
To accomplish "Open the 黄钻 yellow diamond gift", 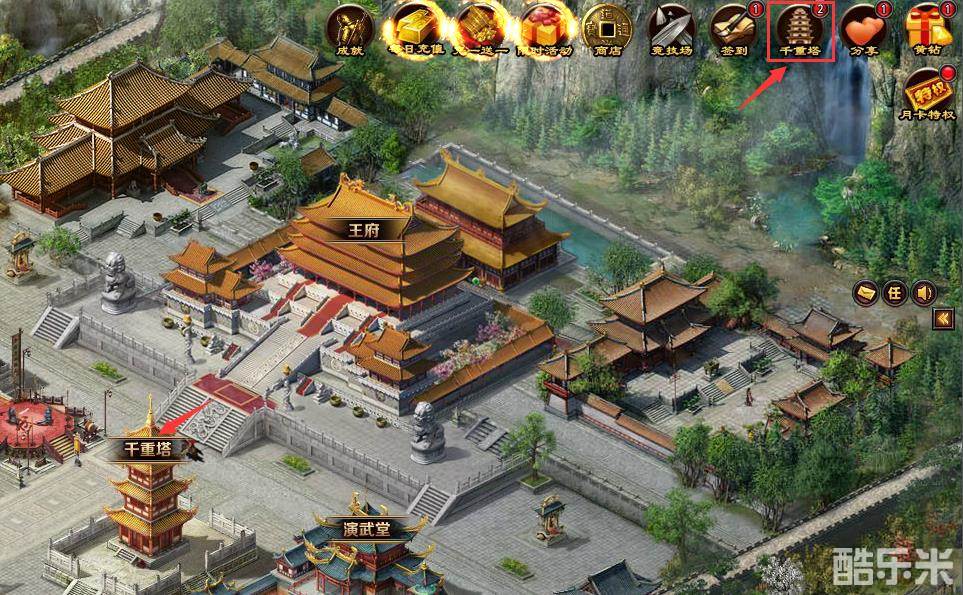I will point(926,29).
